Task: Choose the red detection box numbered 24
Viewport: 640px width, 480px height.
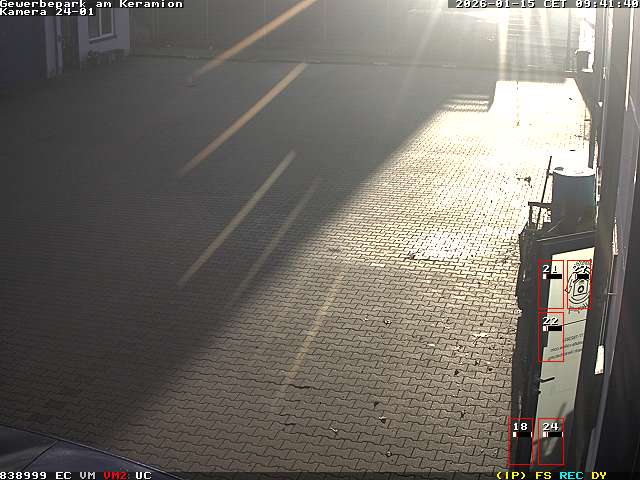Action: [x=550, y=442]
